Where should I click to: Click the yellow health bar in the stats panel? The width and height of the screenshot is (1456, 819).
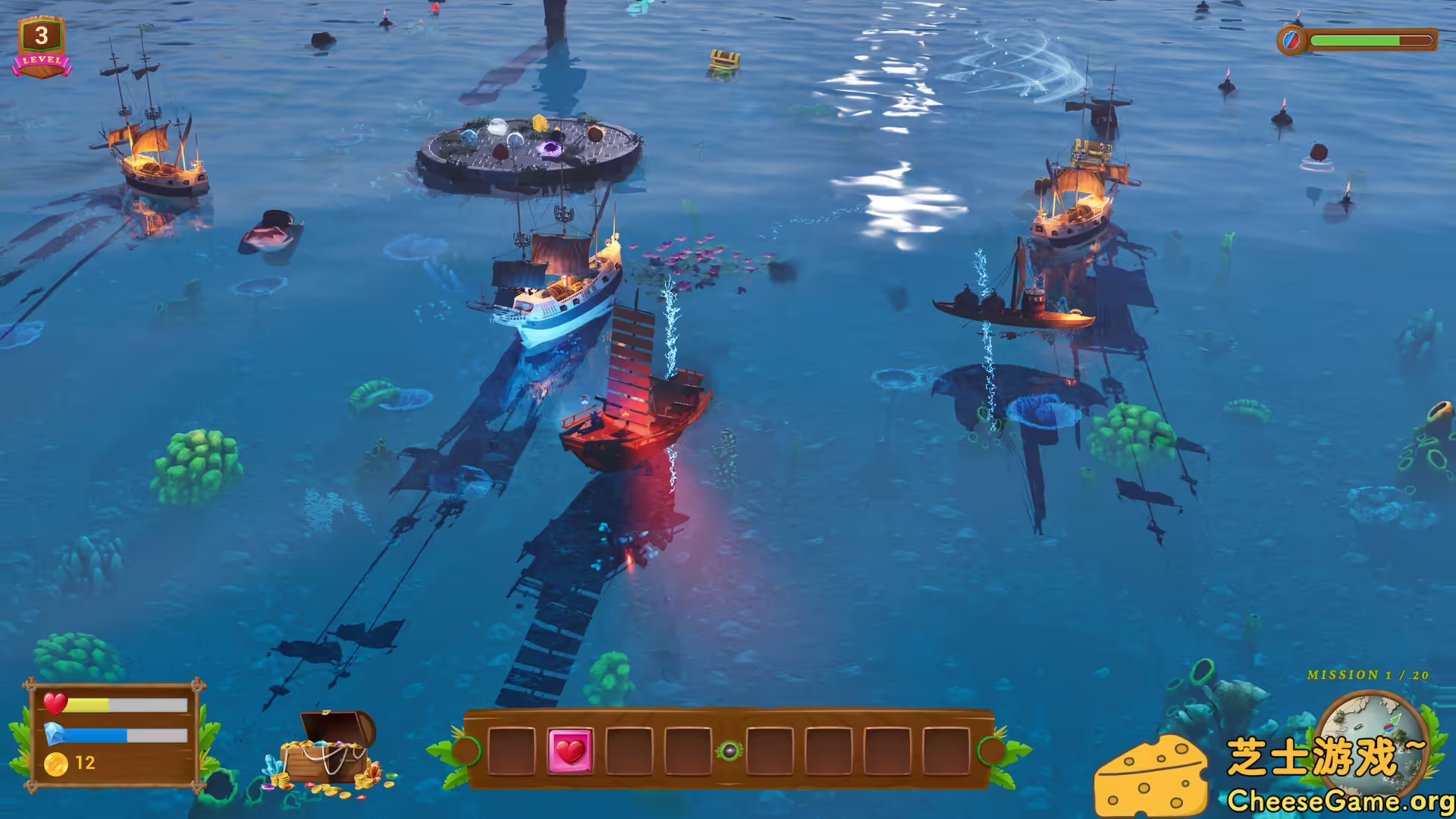coord(87,705)
